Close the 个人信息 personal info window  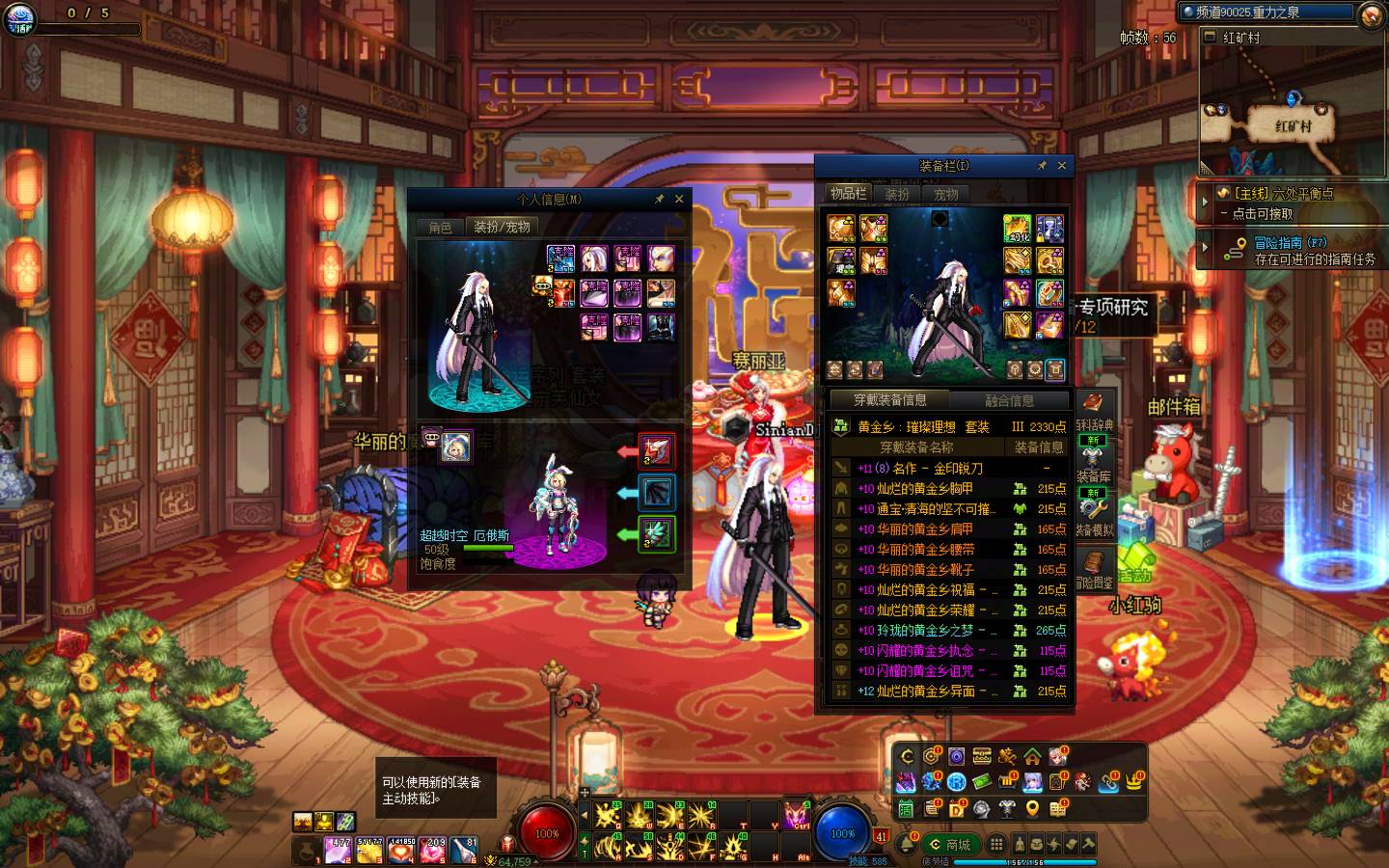[x=679, y=199]
